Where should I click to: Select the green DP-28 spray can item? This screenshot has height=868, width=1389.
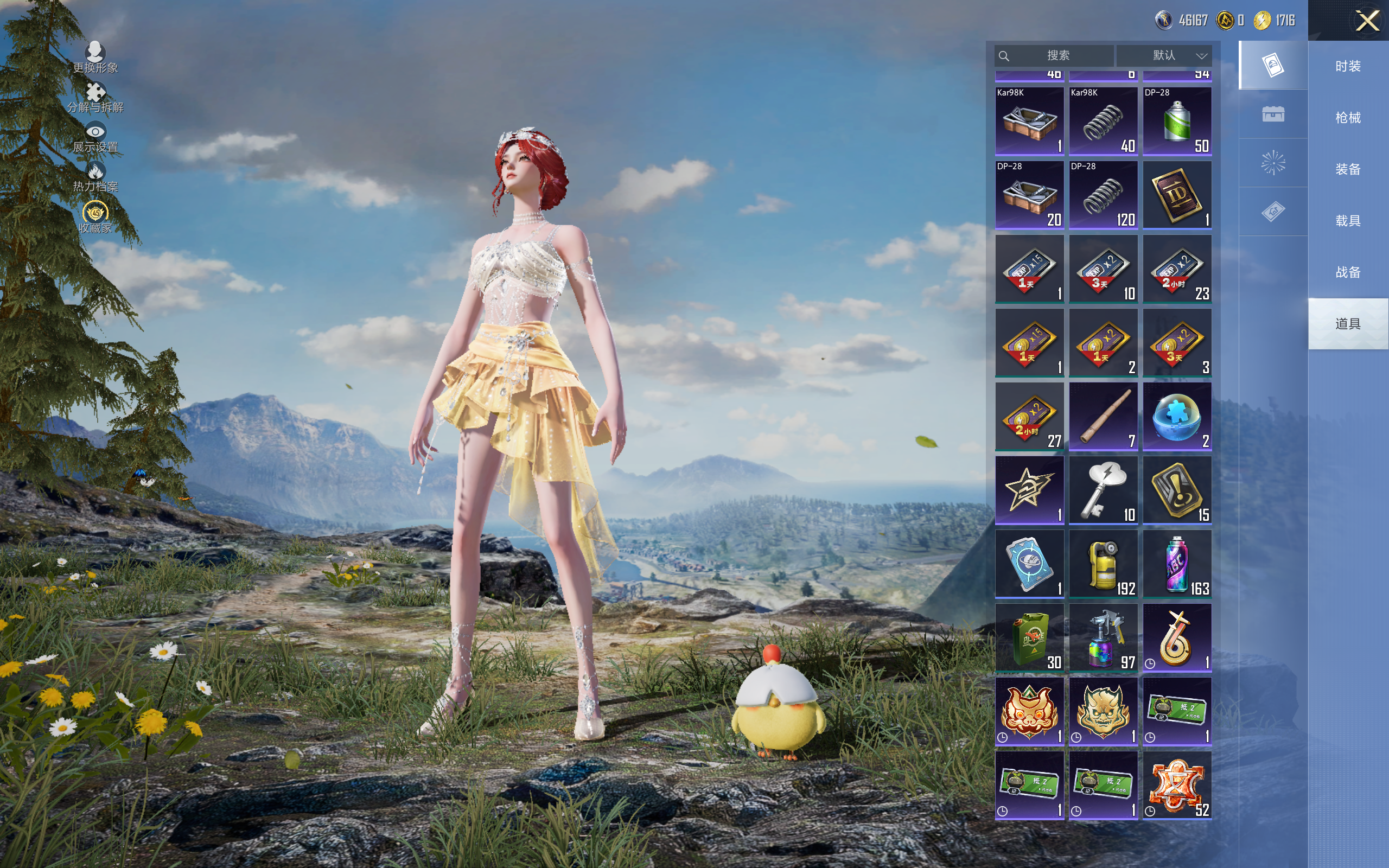[x=1177, y=121]
